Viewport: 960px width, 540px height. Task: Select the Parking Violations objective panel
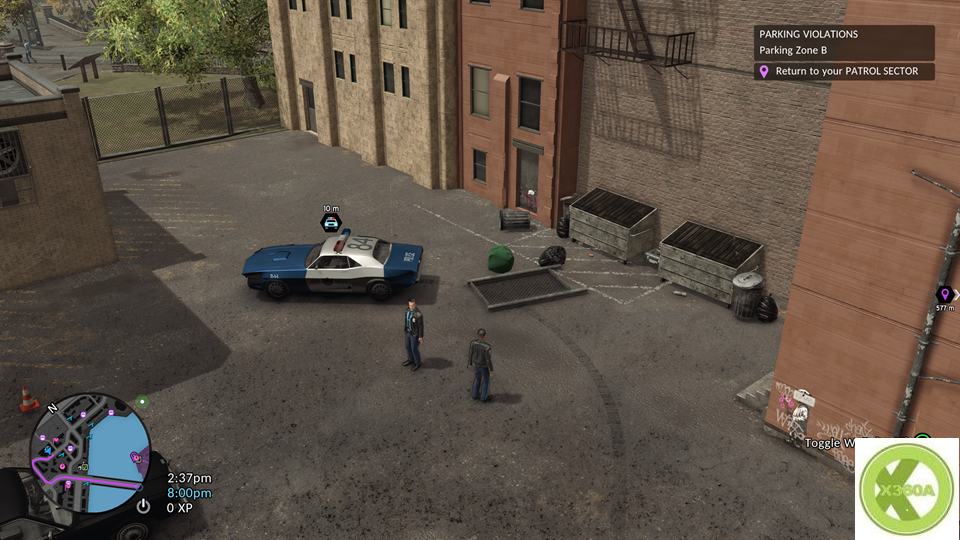pyautogui.click(x=845, y=42)
